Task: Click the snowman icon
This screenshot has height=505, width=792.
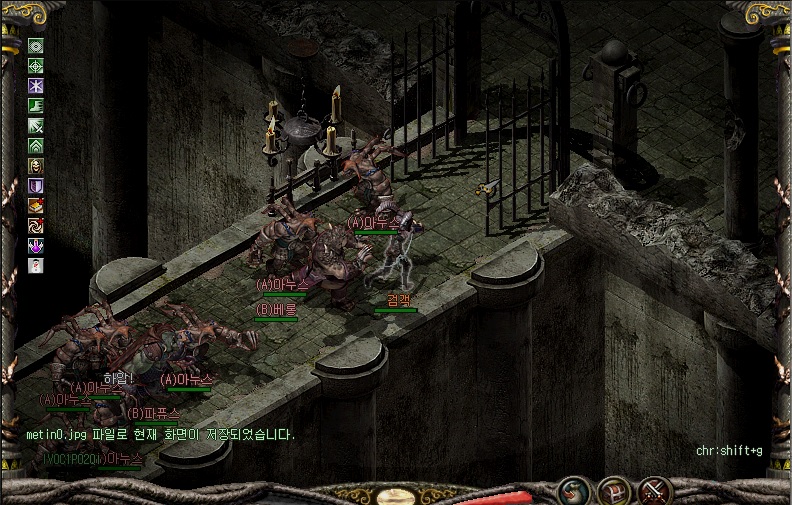Action: coord(36,266)
